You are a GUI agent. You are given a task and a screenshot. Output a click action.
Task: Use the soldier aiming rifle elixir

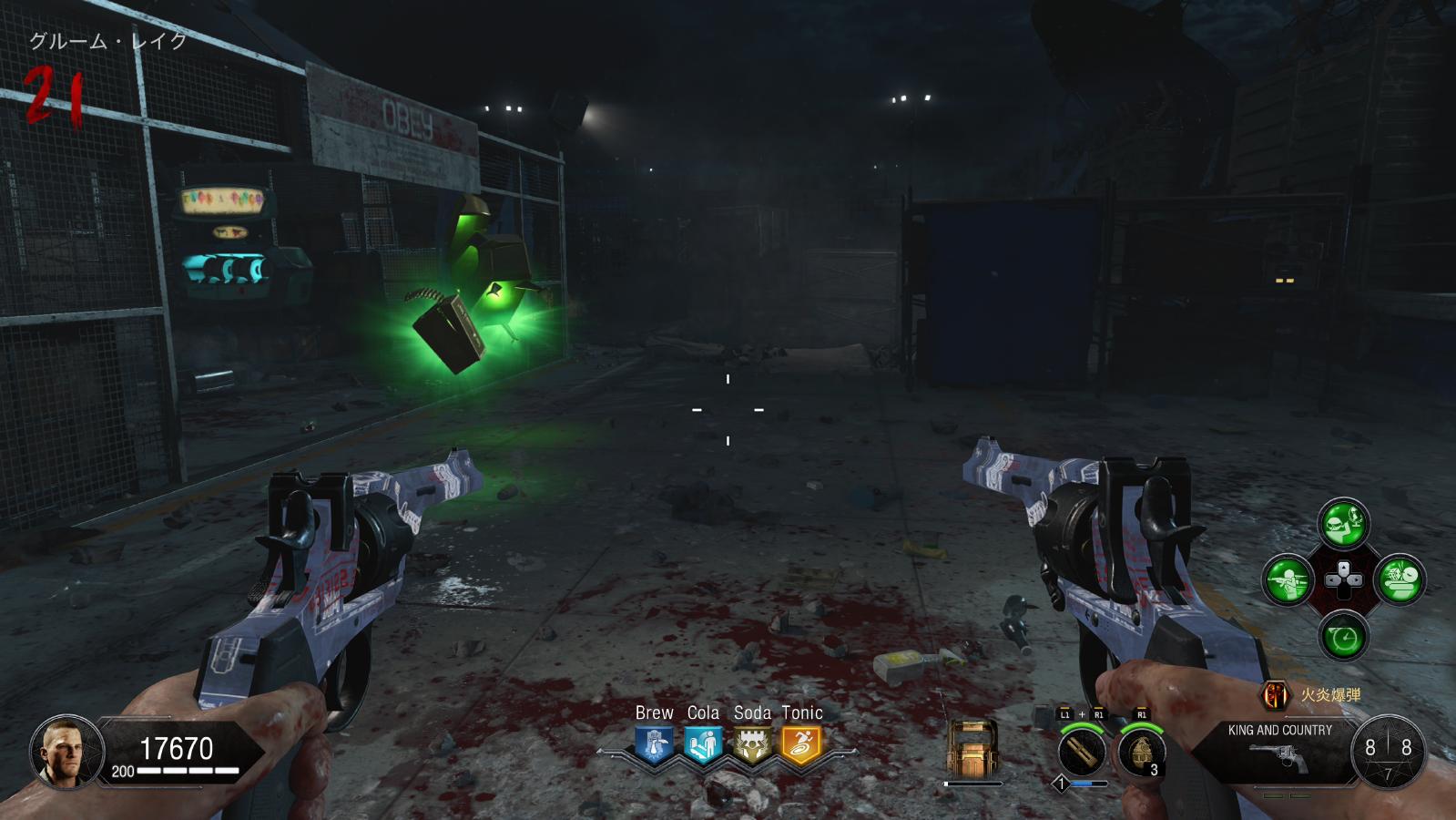(1288, 579)
